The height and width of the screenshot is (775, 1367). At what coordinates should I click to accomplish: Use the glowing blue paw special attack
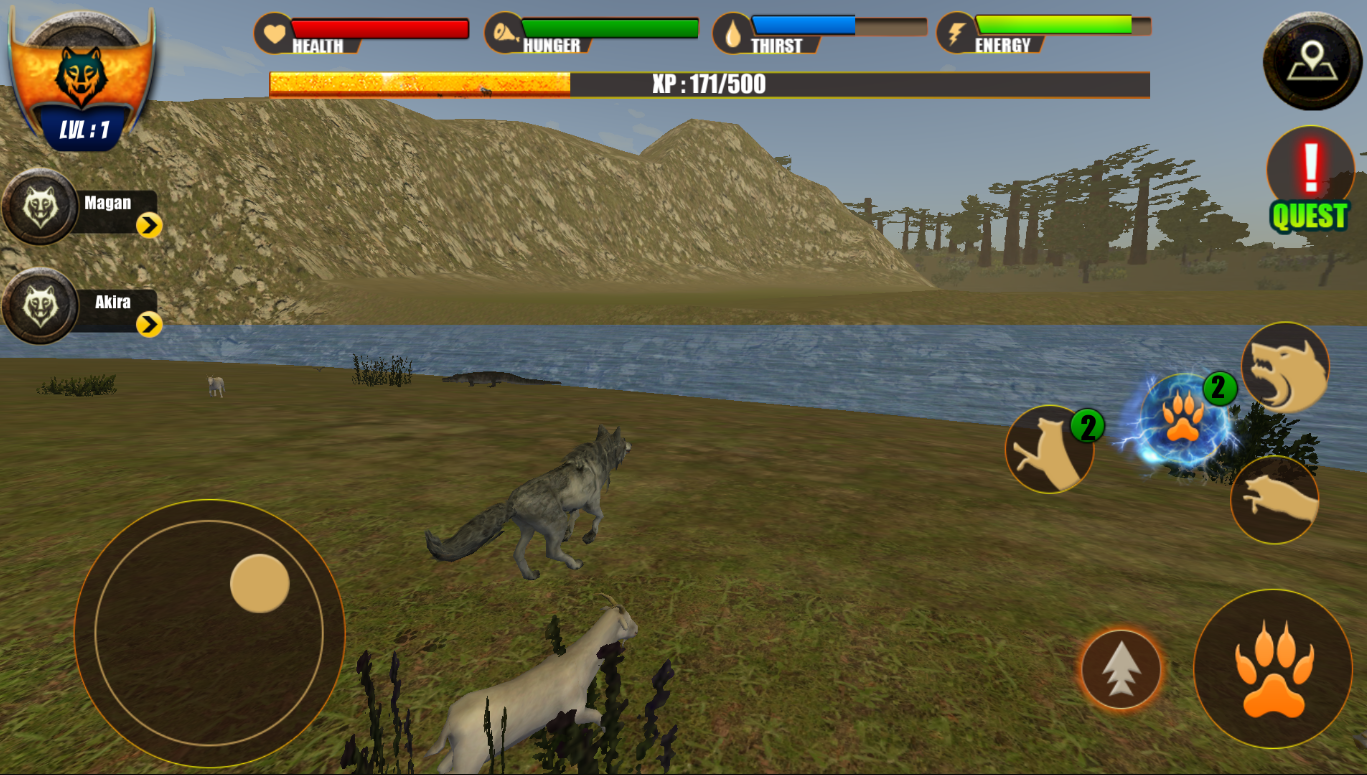tap(1183, 420)
